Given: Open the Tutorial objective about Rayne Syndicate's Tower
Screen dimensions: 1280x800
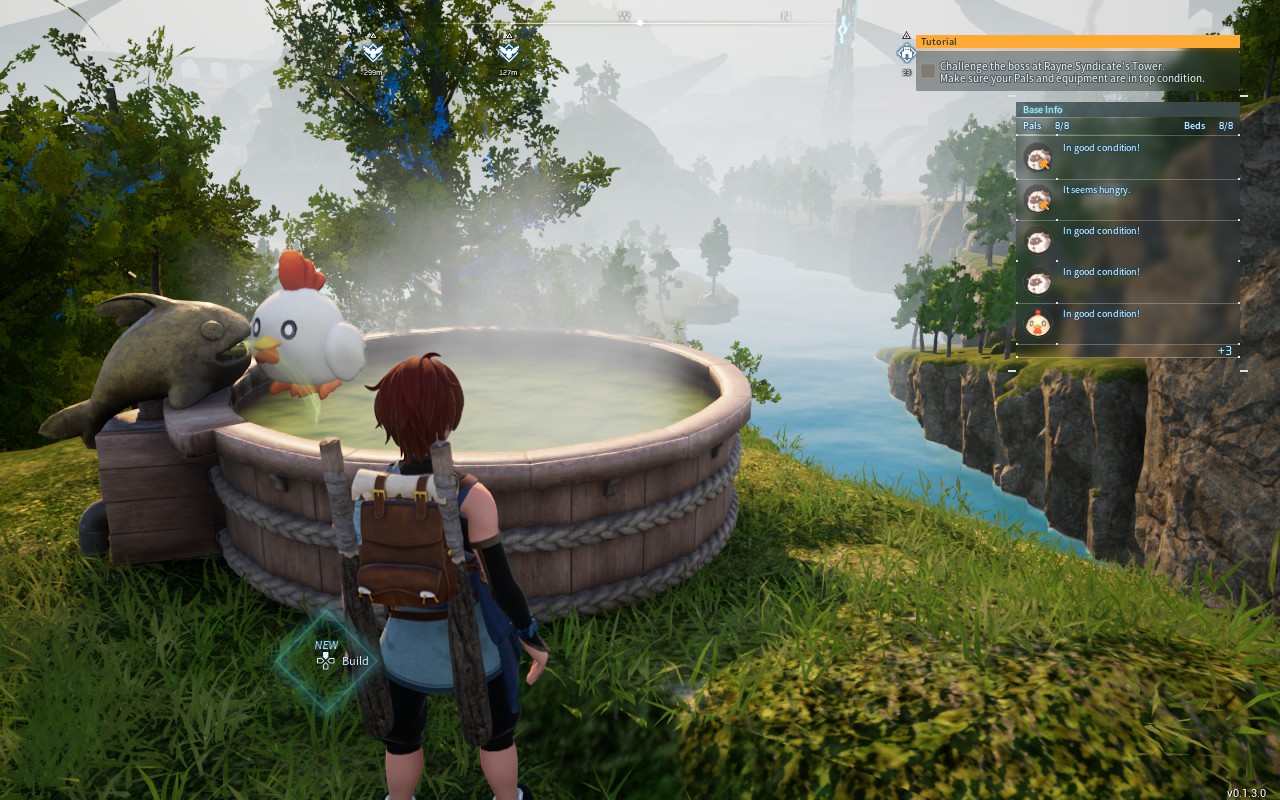Looking at the screenshot, I should point(1071,72).
